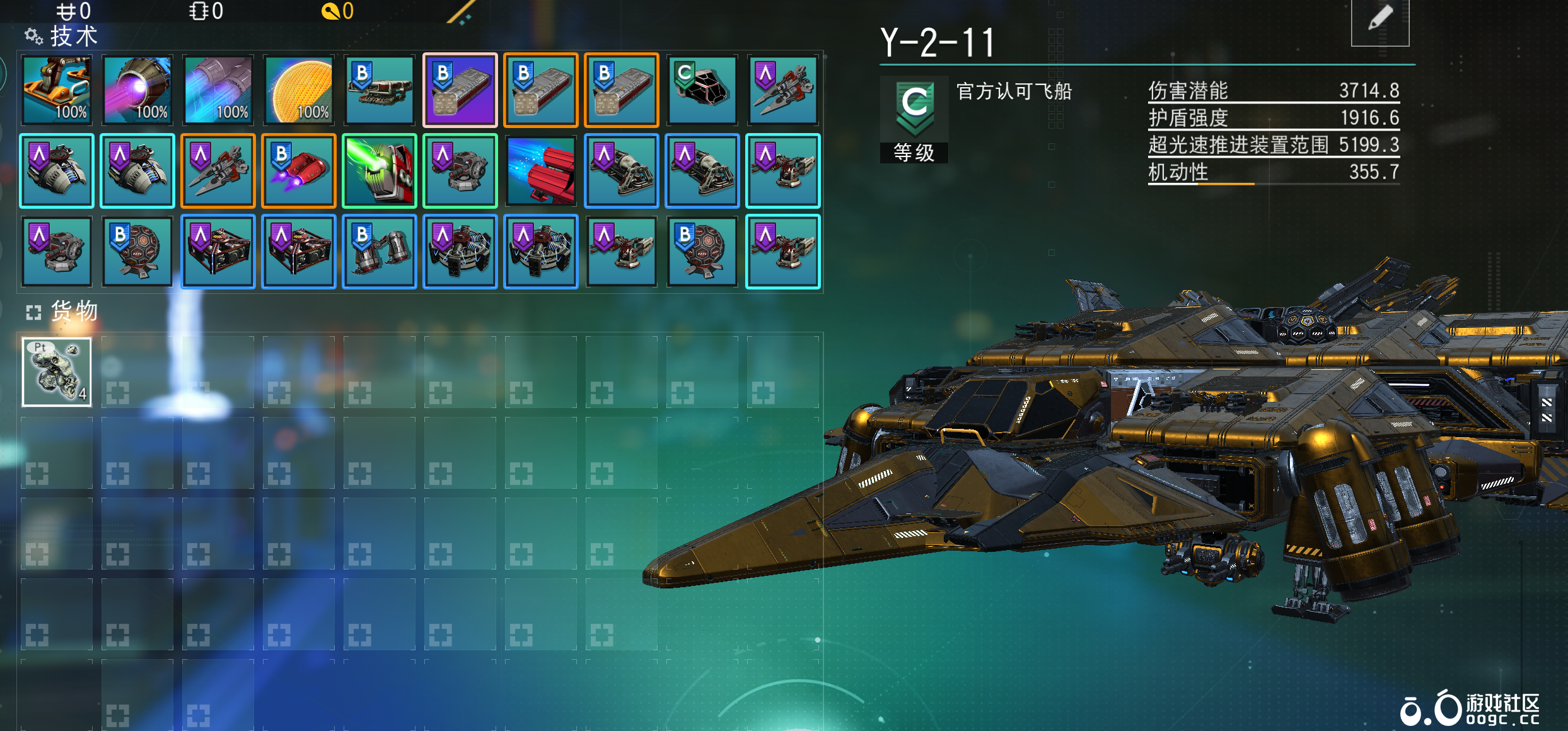This screenshot has height=731, width=1568.
Task: Select the orange honeycomb deflector shield slot
Action: coord(299,90)
